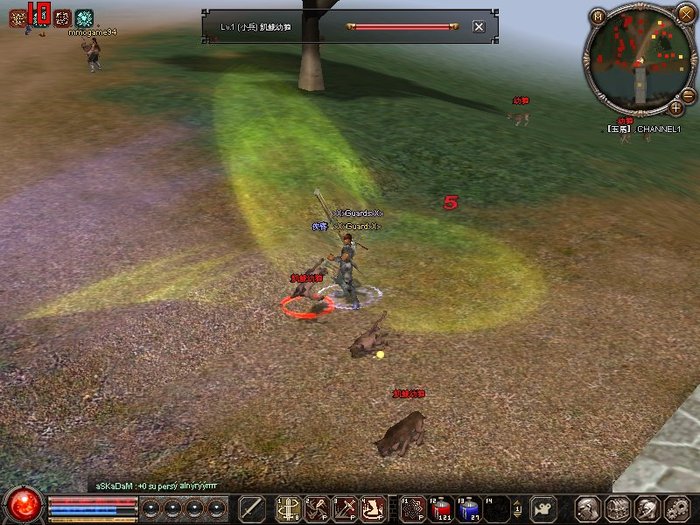
Task: Click the chat message line
Action: point(156,485)
